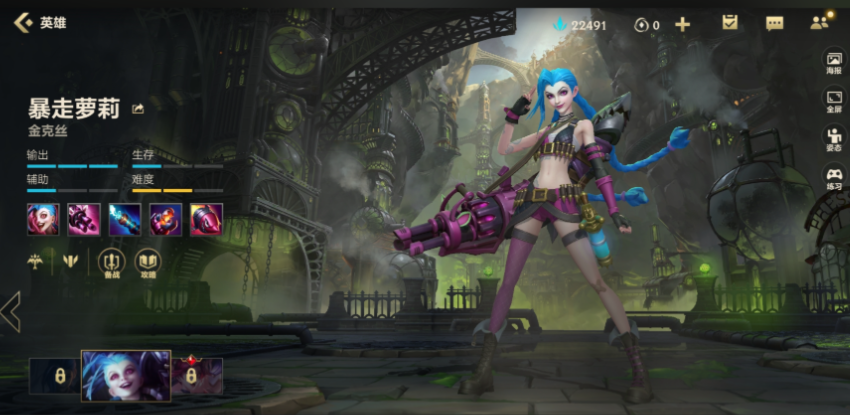850x415 pixels.
Task: Click the share icon beside 暴走萝莉
Action: (138, 109)
